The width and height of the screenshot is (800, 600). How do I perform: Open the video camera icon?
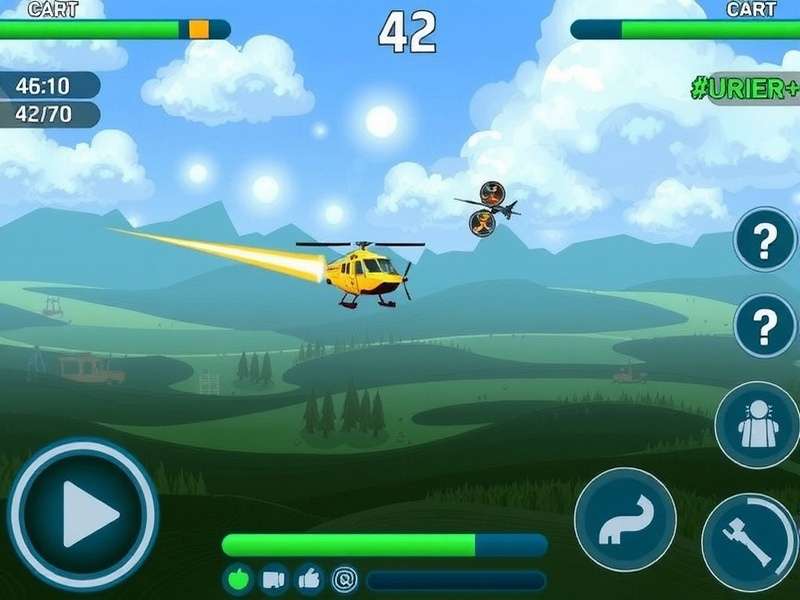tap(274, 579)
